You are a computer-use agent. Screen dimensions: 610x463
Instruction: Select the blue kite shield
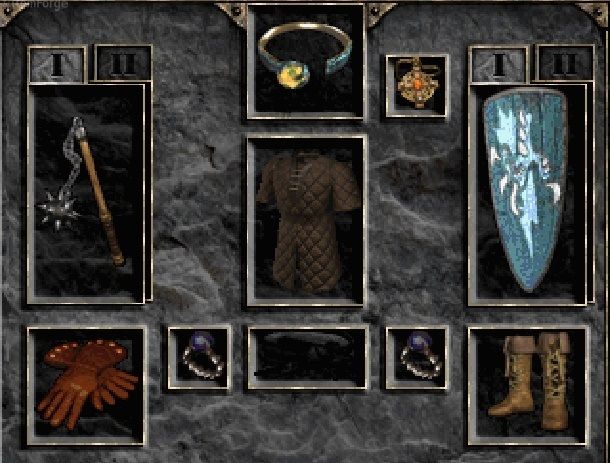point(526,193)
